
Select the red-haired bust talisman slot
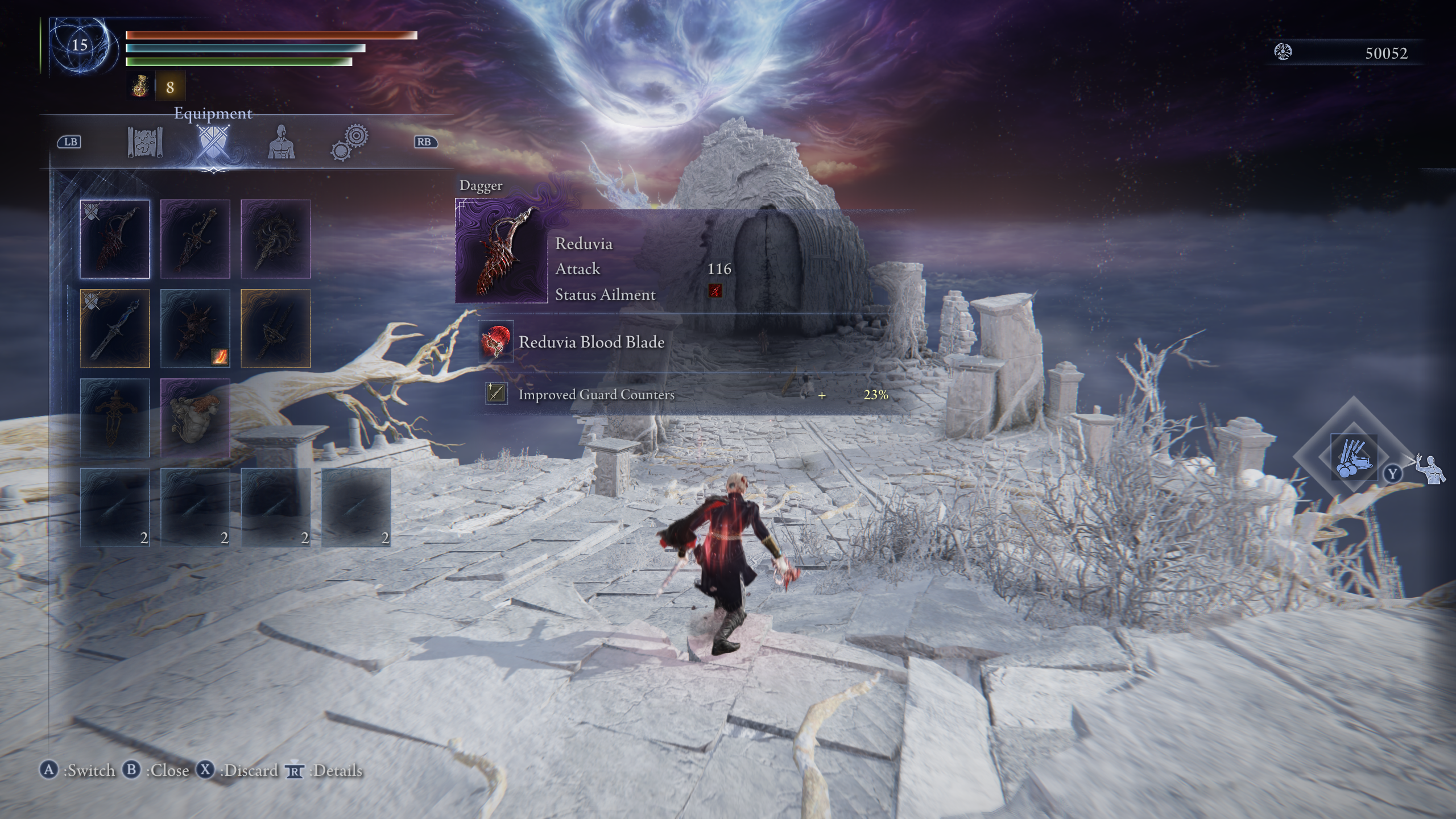coord(195,417)
